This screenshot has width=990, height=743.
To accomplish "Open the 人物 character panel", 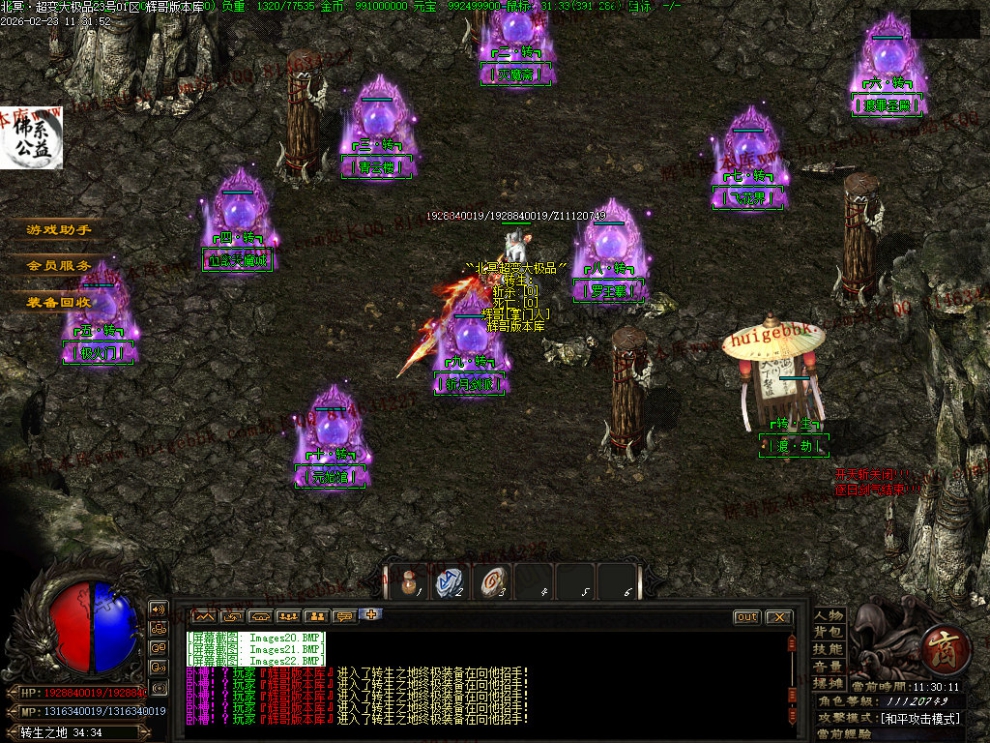I will click(828, 615).
